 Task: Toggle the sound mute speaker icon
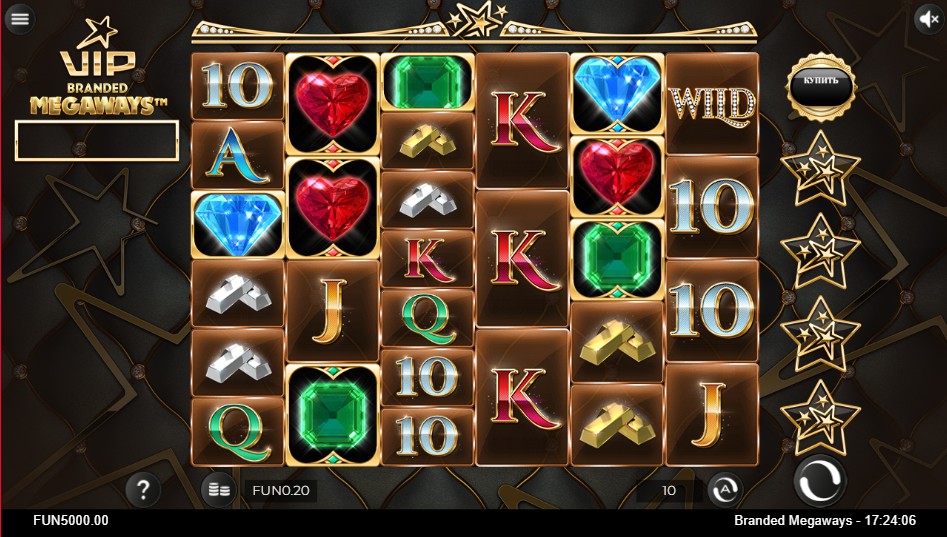(929, 19)
